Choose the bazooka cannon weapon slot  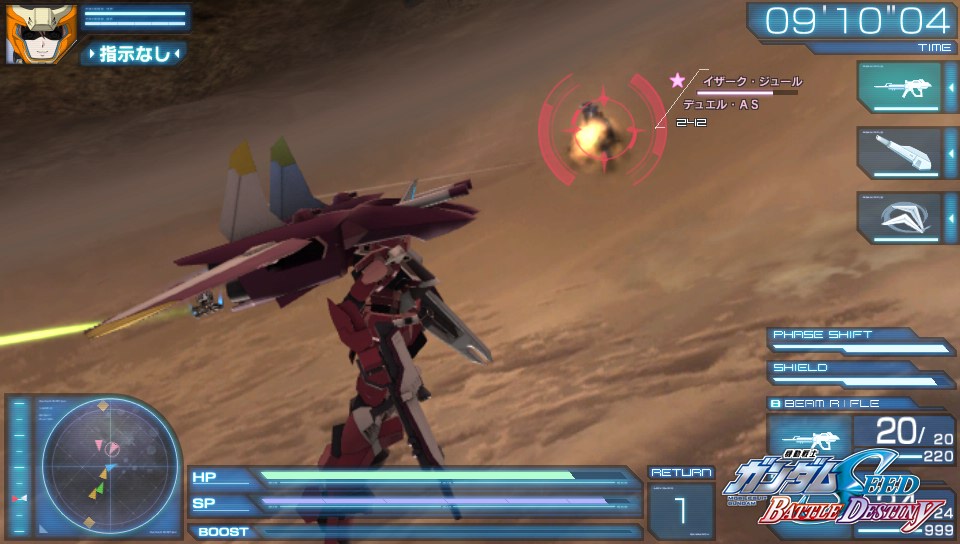pyautogui.click(x=898, y=153)
